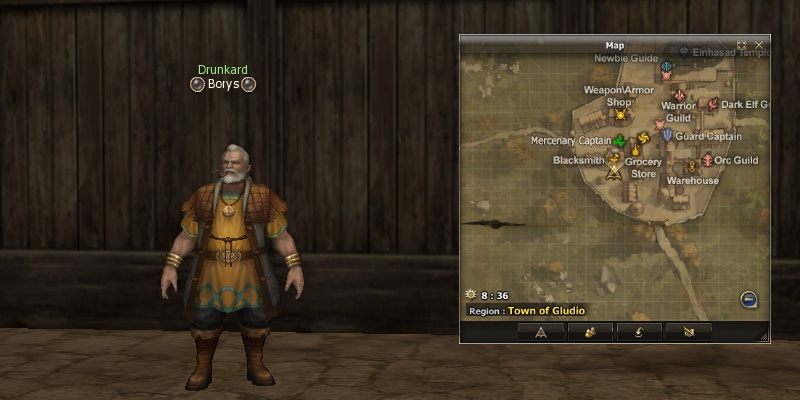Viewport: 800px width, 400px height.
Task: Click the third map toolbar button
Action: (639, 332)
